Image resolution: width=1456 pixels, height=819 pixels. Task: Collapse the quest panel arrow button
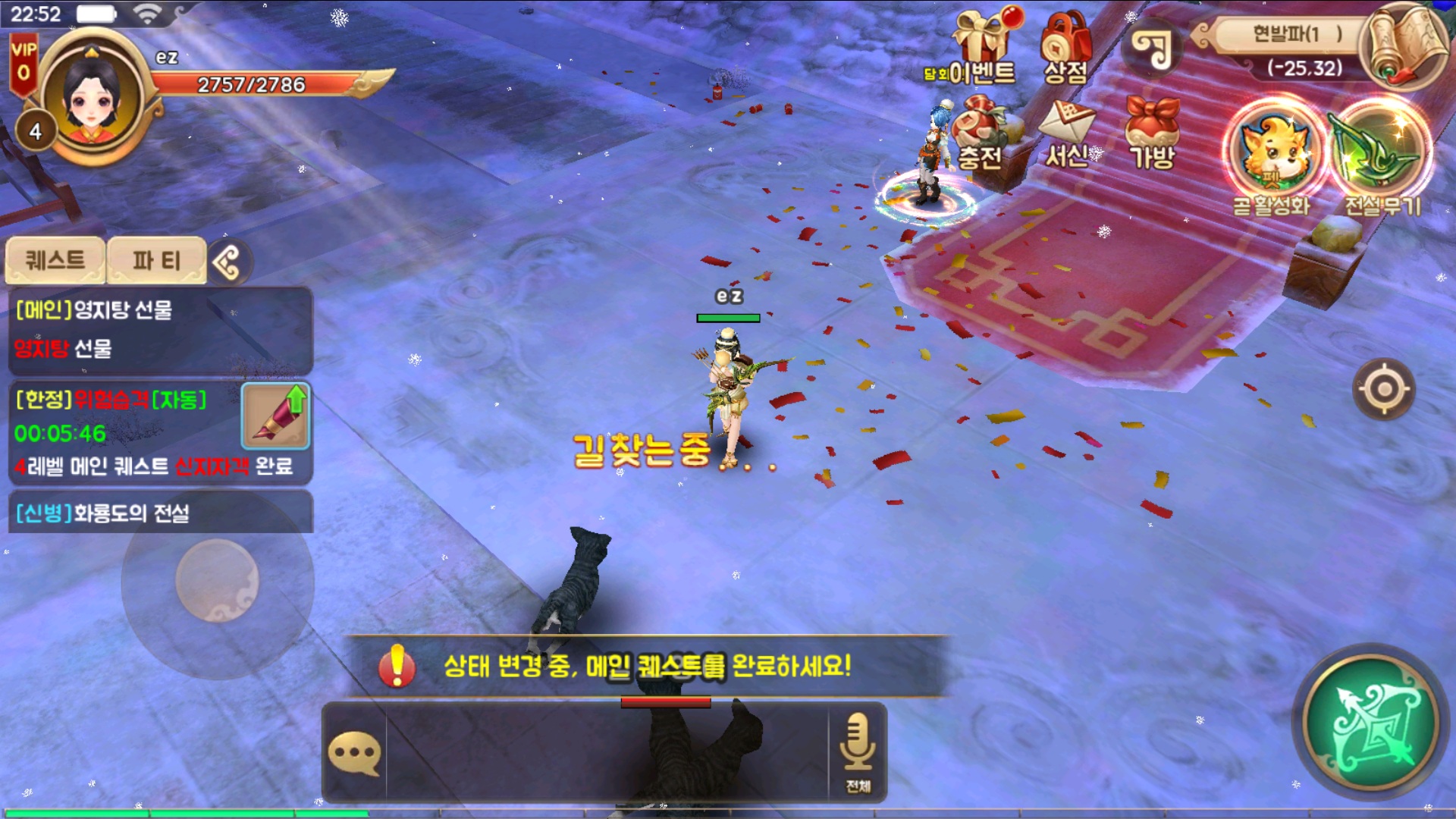[227, 262]
